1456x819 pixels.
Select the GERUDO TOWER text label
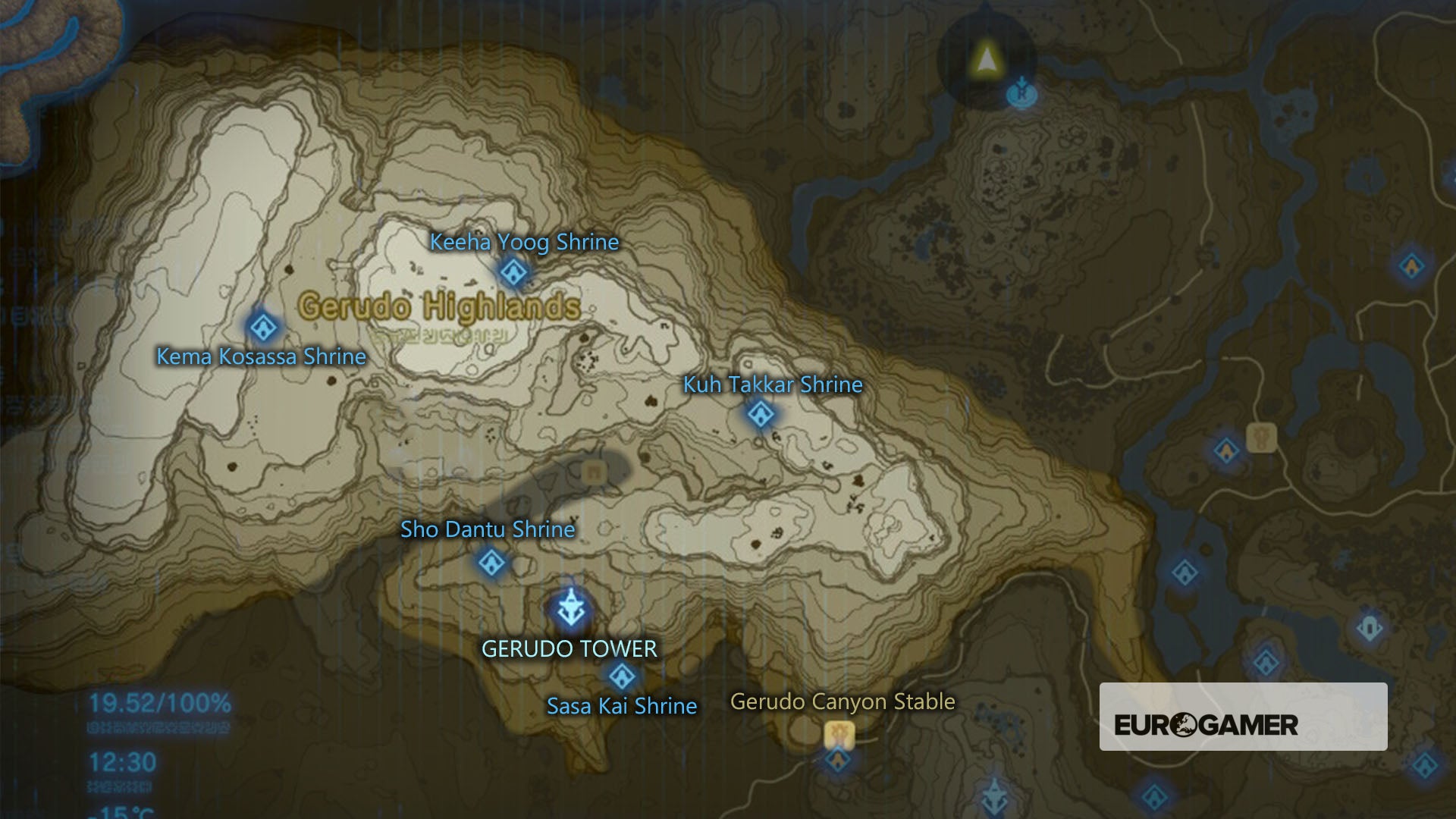570,650
